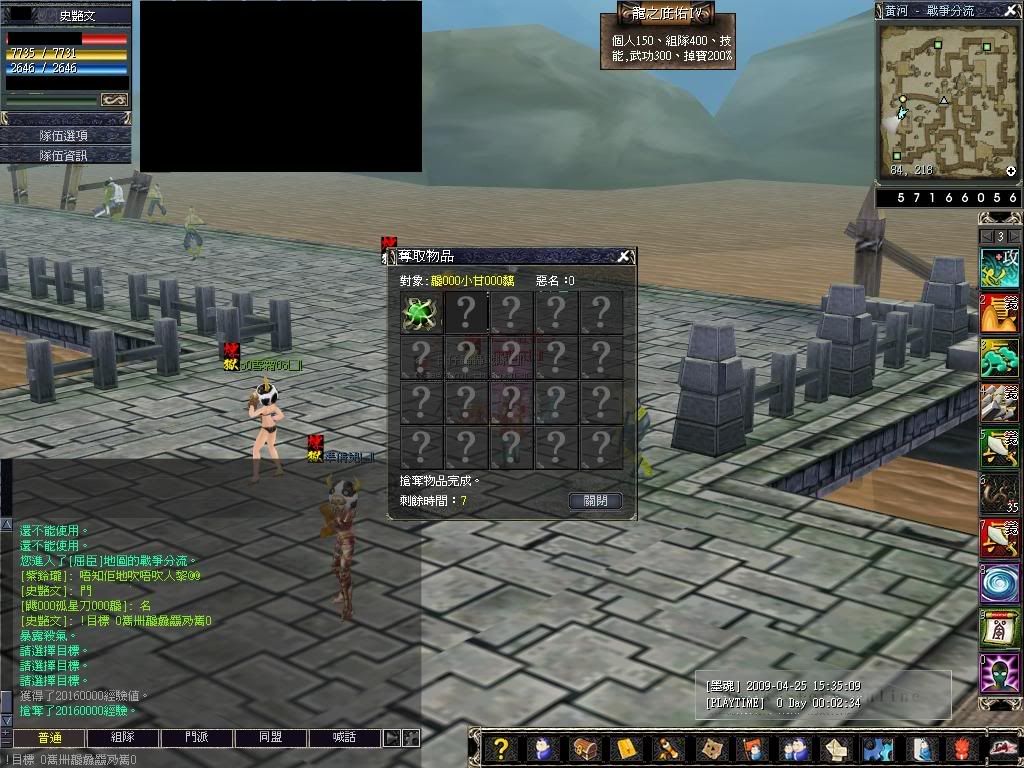Switch to the 喊話 shout tab
This screenshot has height=768, width=1024.
pyautogui.click(x=345, y=738)
